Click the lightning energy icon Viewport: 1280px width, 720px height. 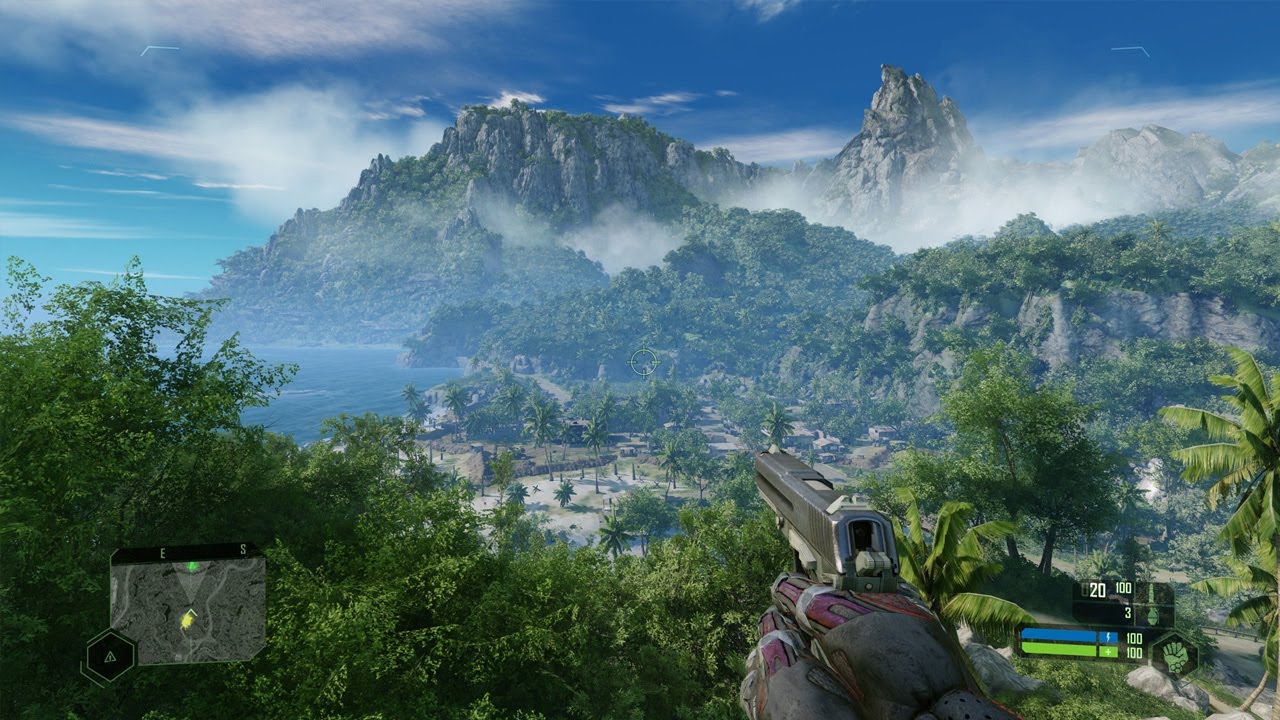click(1108, 638)
